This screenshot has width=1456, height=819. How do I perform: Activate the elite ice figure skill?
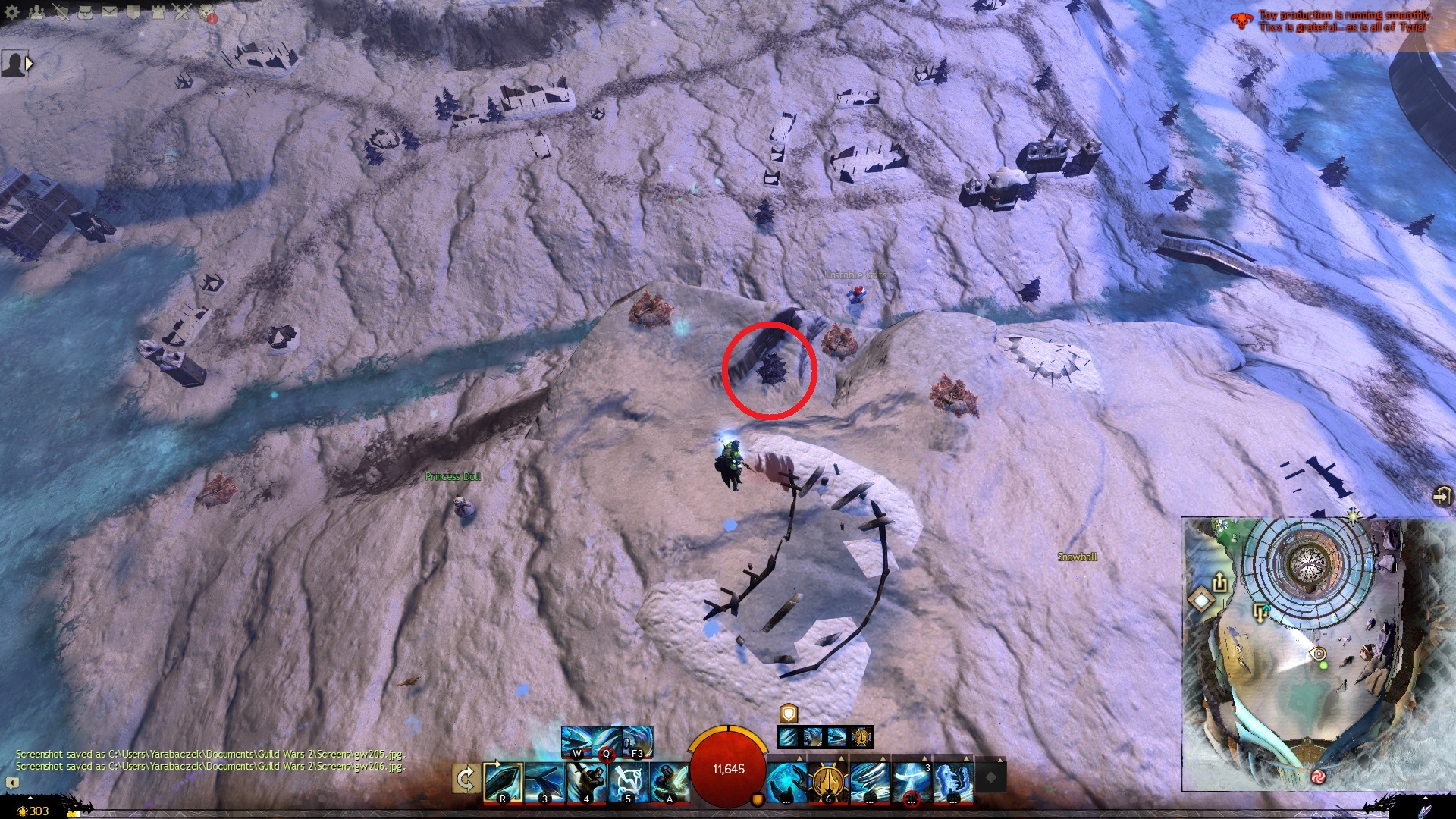[x=953, y=783]
